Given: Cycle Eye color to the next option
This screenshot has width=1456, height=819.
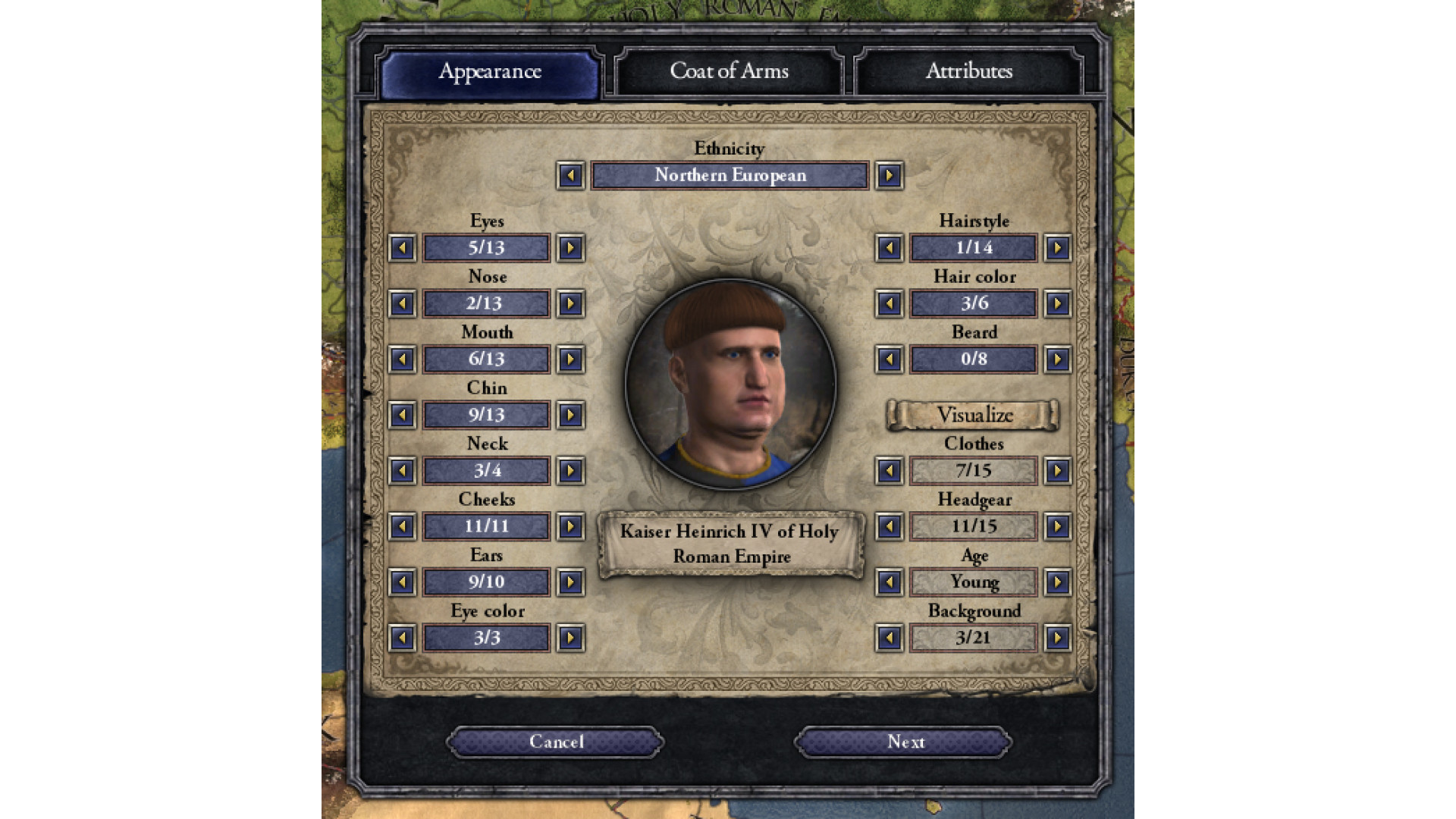Looking at the screenshot, I should pyautogui.click(x=570, y=639).
